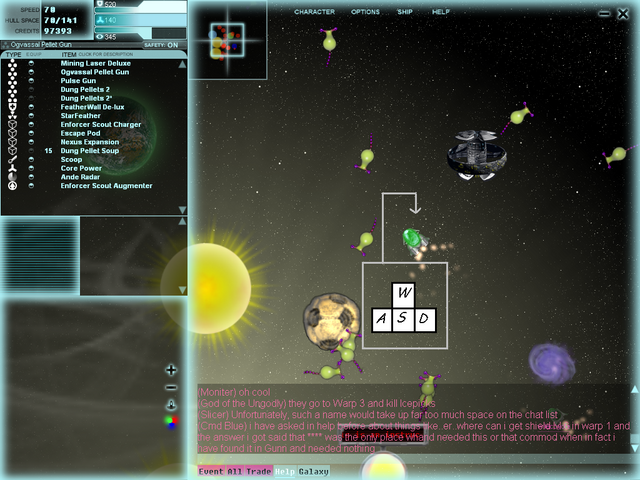Click the radar minimap
This screenshot has height=480, width=640.
coord(227,39)
